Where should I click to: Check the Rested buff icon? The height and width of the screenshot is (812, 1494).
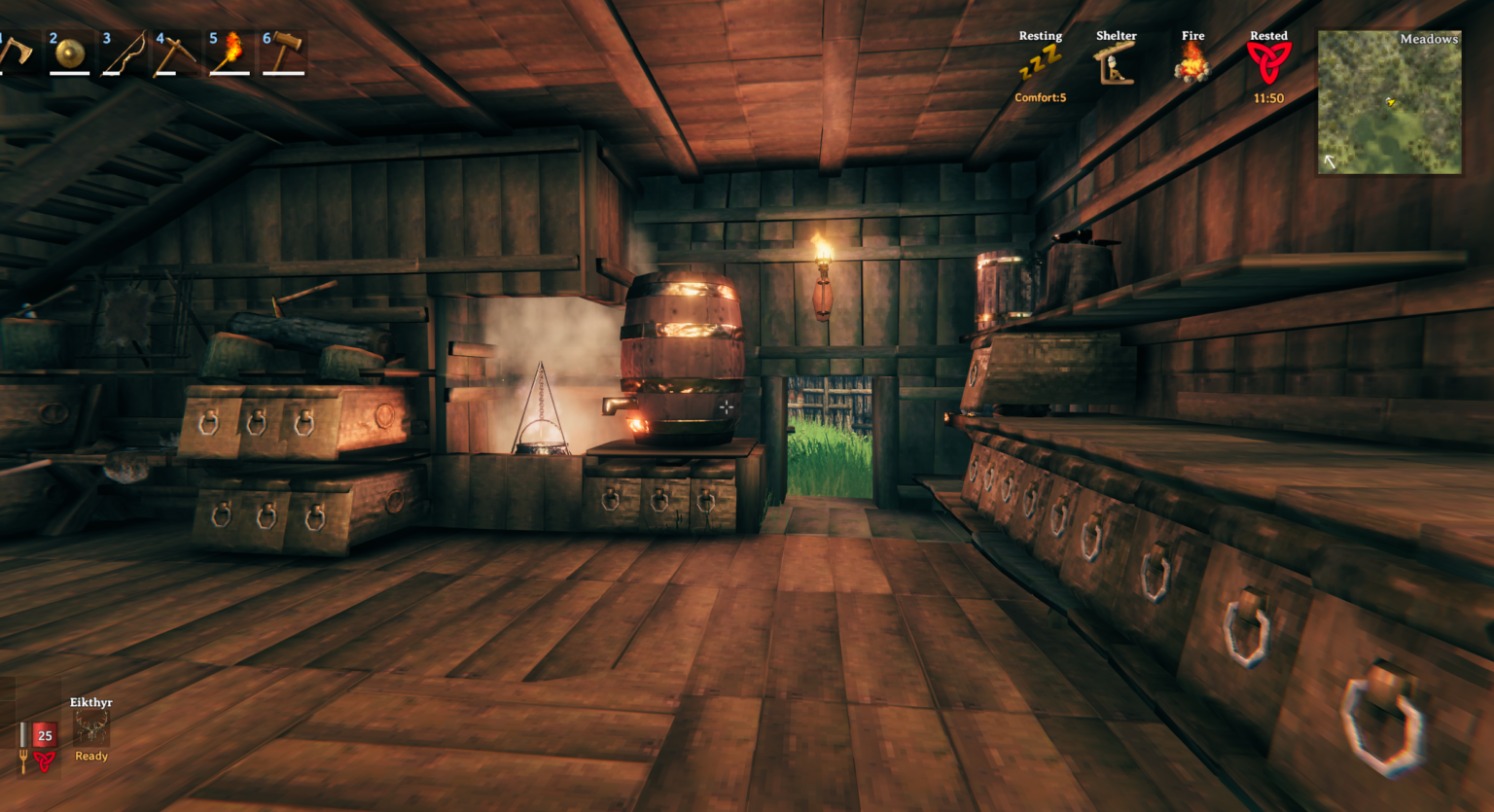[1268, 64]
